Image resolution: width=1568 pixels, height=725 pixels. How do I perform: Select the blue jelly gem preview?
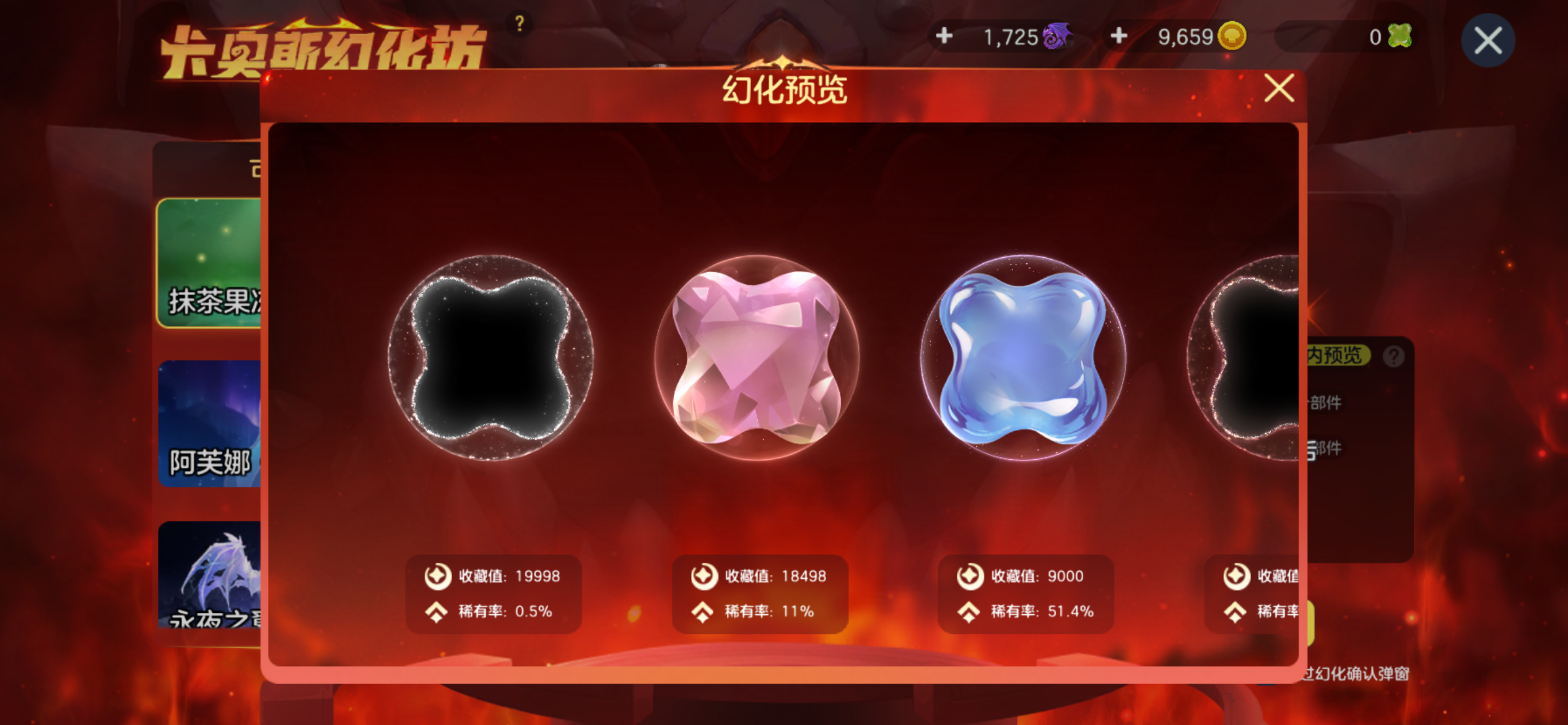1023,358
